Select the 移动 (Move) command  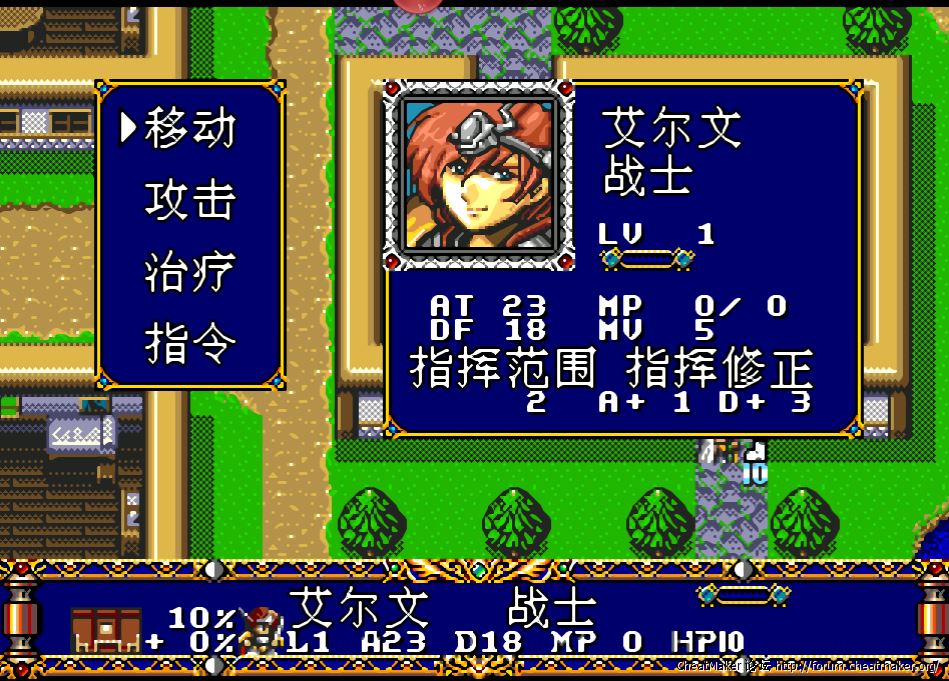click(x=190, y=129)
